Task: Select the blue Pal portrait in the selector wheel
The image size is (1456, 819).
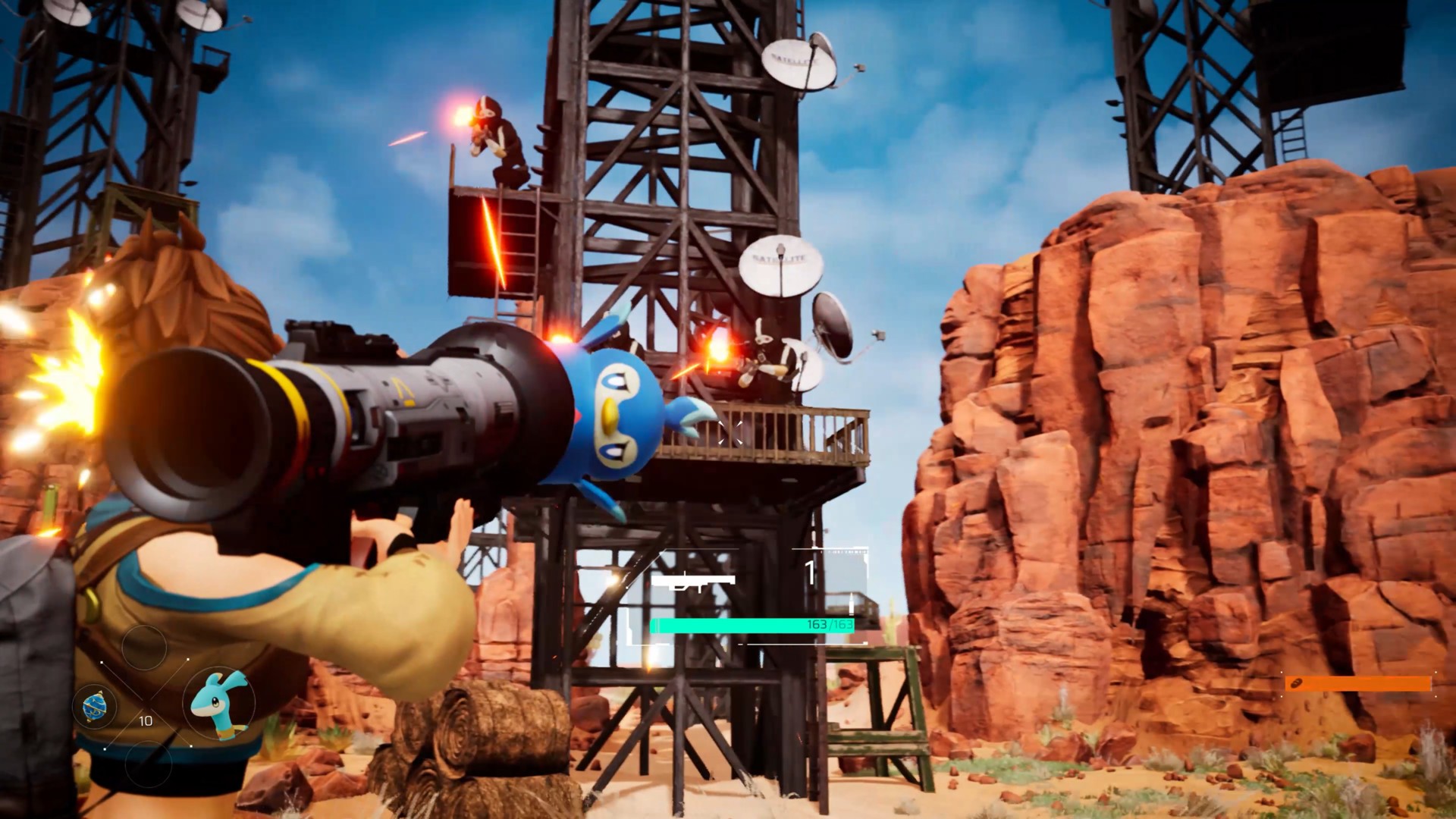Action: 220,704
